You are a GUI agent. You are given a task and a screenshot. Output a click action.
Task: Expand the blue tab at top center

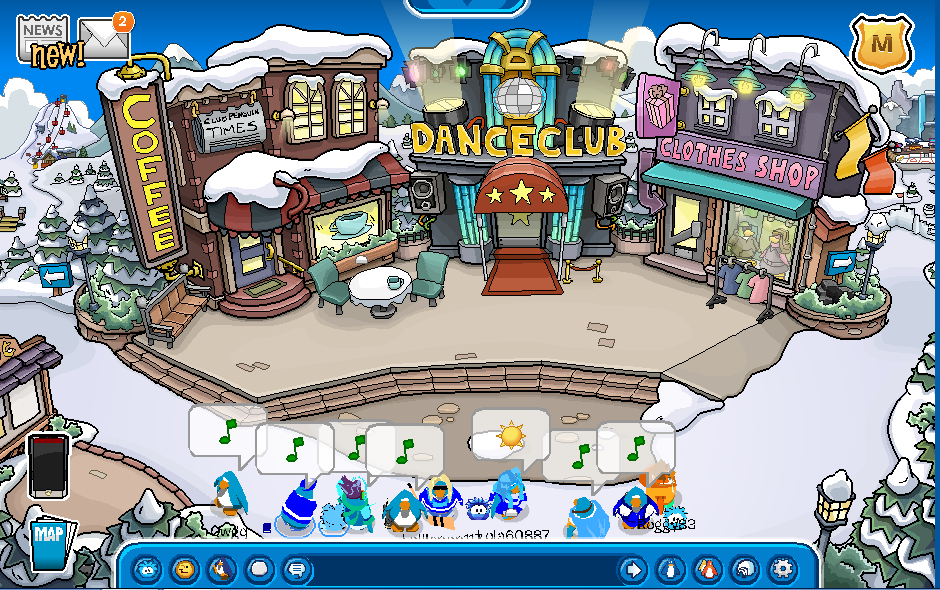coord(466,6)
